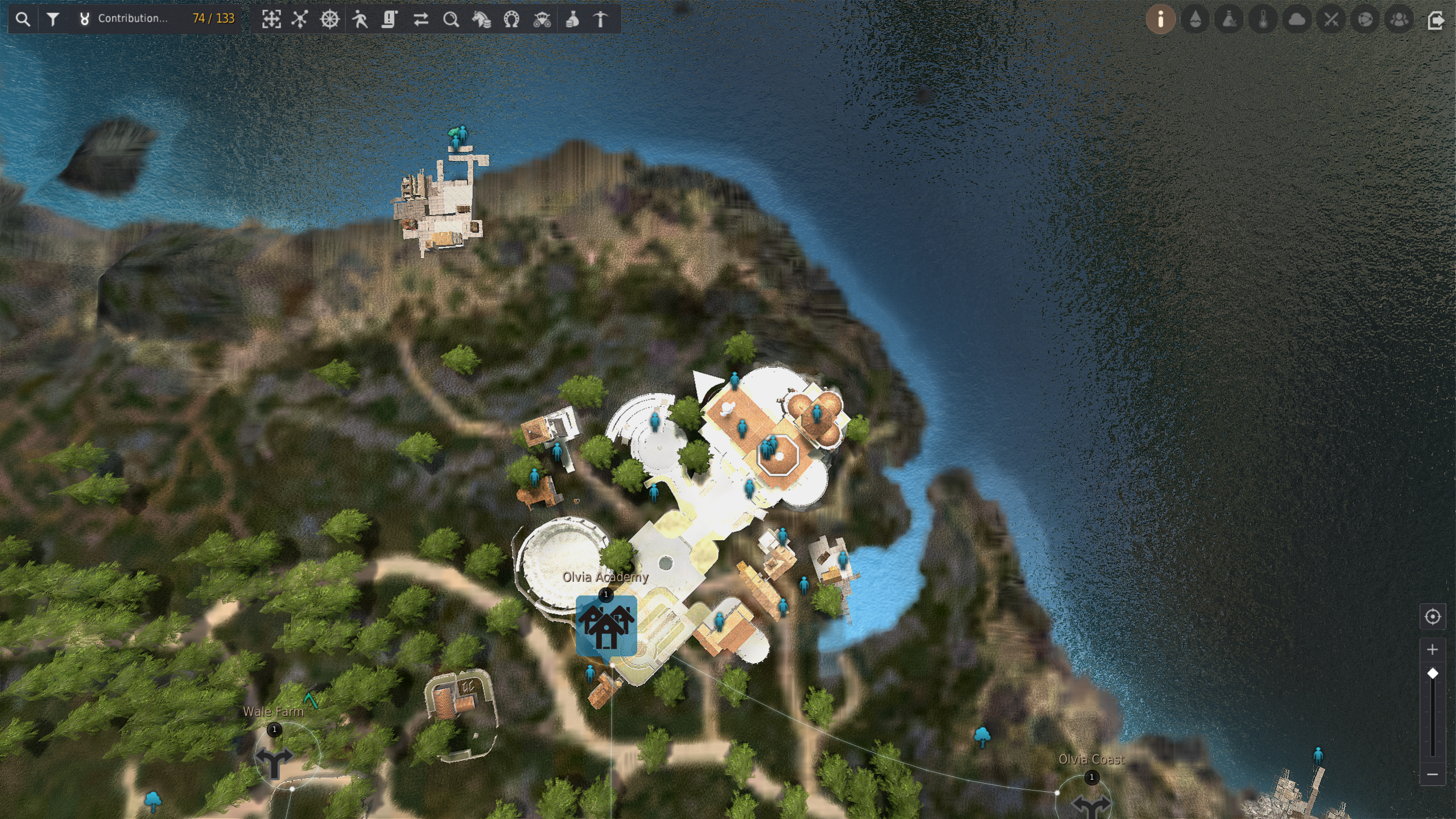Image resolution: width=1456 pixels, height=819 pixels.
Task: Click the ship wheel toolbar icon
Action: 330,19
